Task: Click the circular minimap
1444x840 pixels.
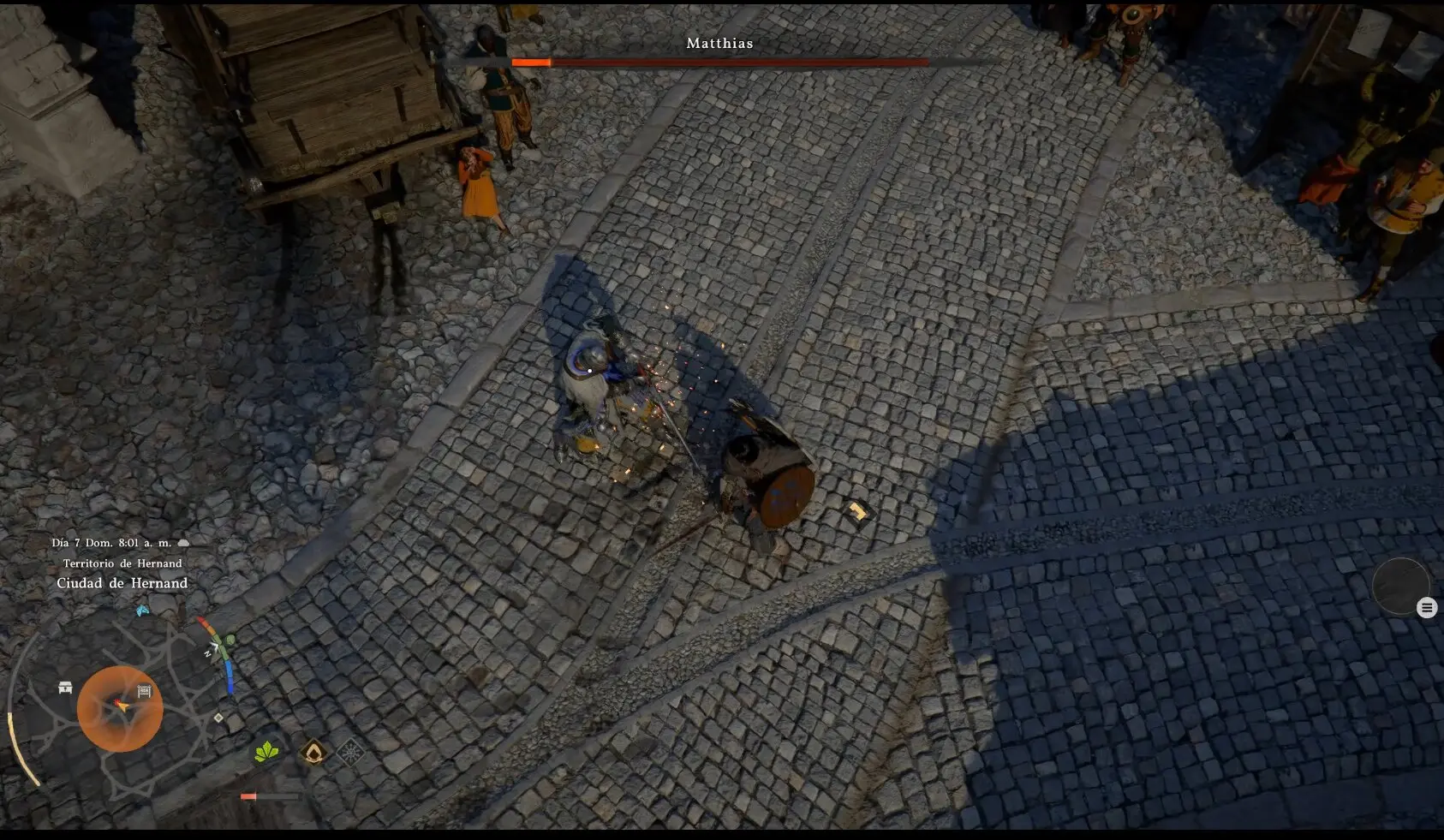Action: pos(120,708)
